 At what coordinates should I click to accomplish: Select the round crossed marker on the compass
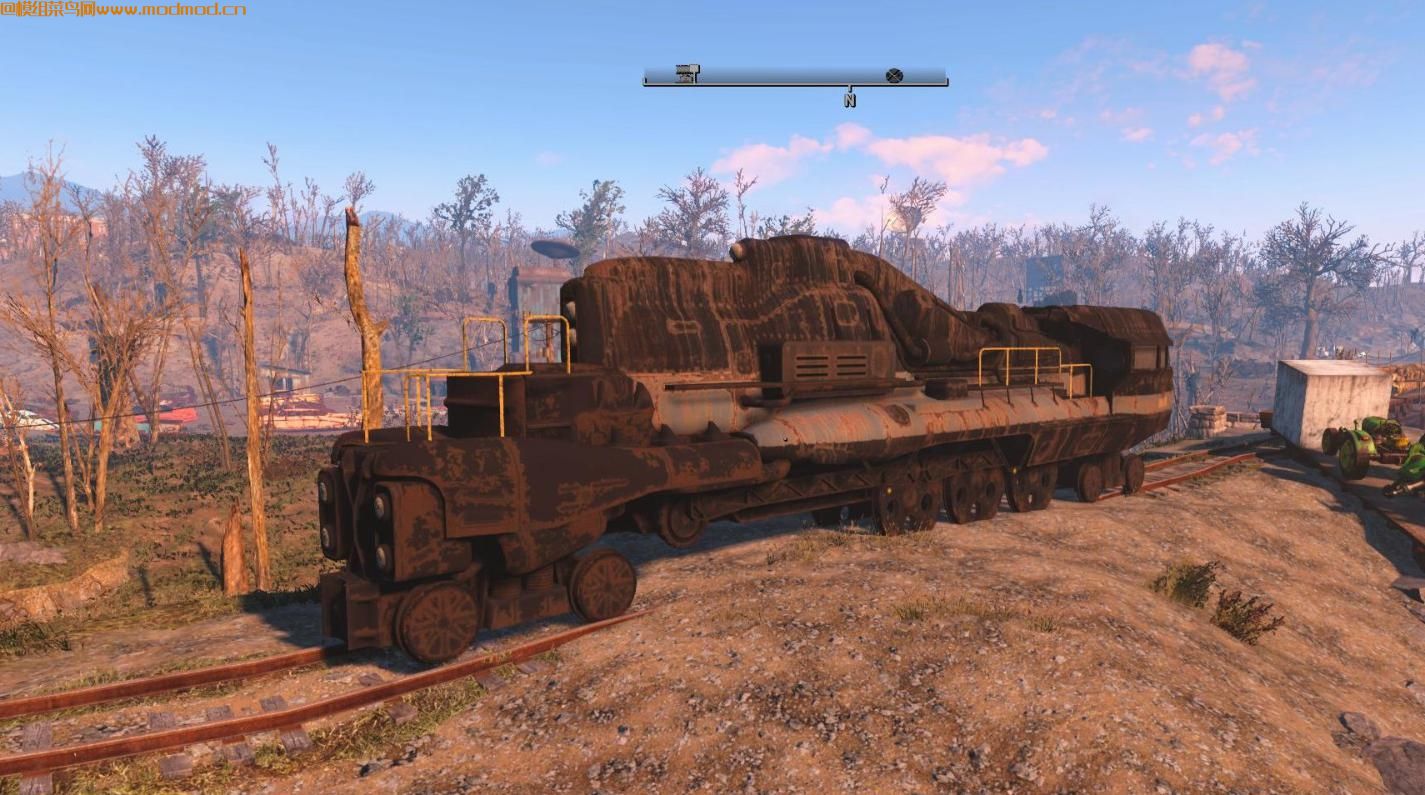(894, 75)
